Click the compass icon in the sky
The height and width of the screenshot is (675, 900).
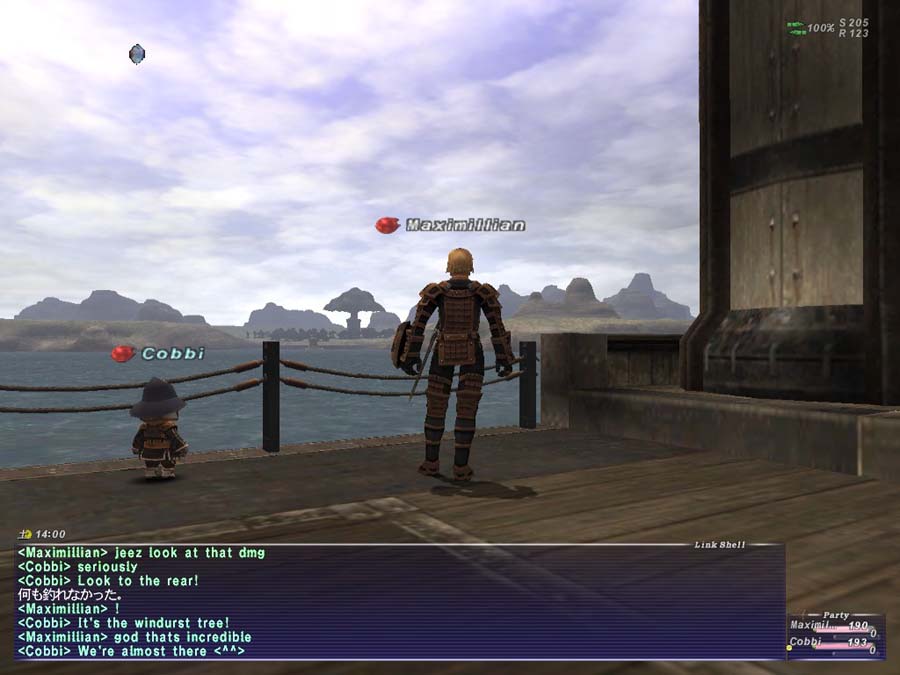[x=137, y=54]
